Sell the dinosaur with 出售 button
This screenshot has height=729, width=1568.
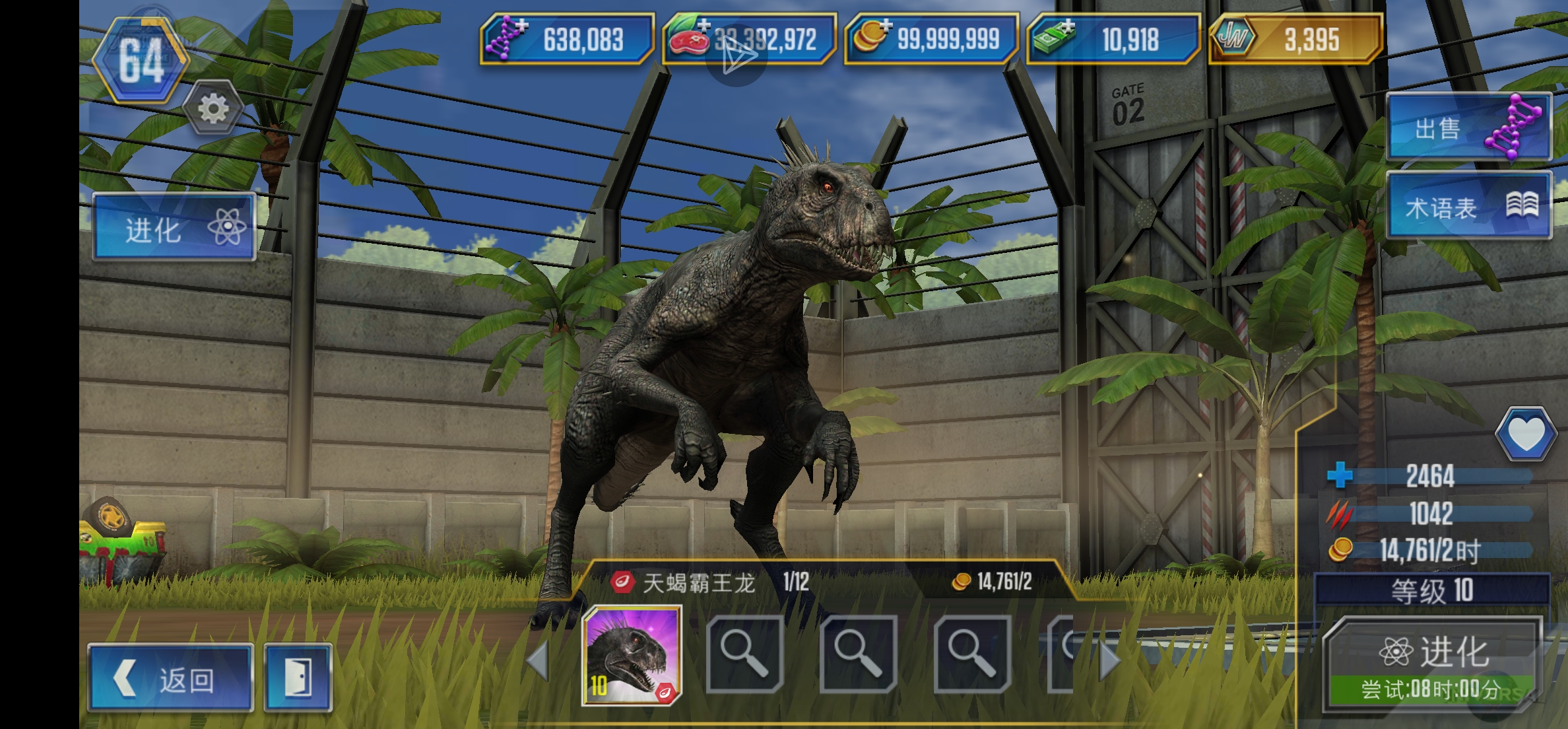point(1468,128)
